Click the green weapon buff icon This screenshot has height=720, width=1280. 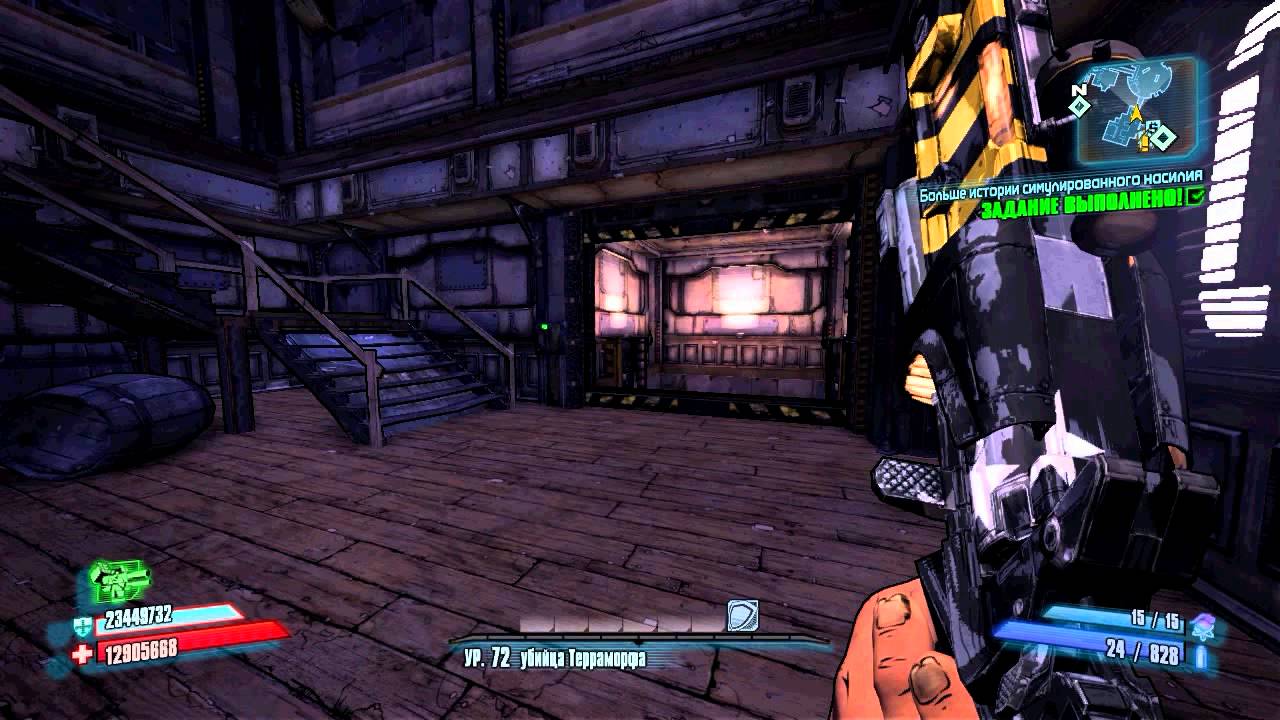click(x=118, y=577)
